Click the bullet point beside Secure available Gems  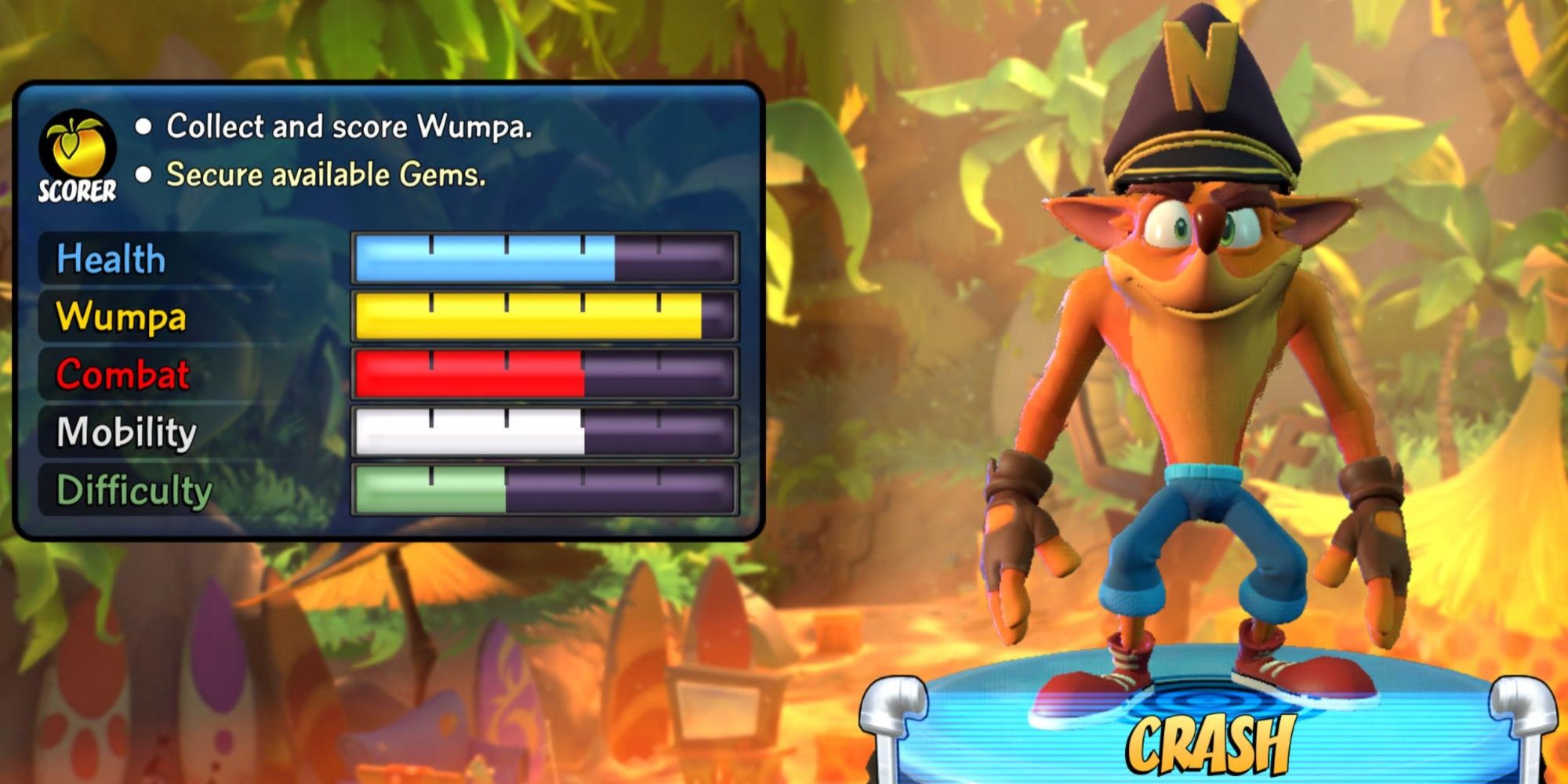pos(145,176)
